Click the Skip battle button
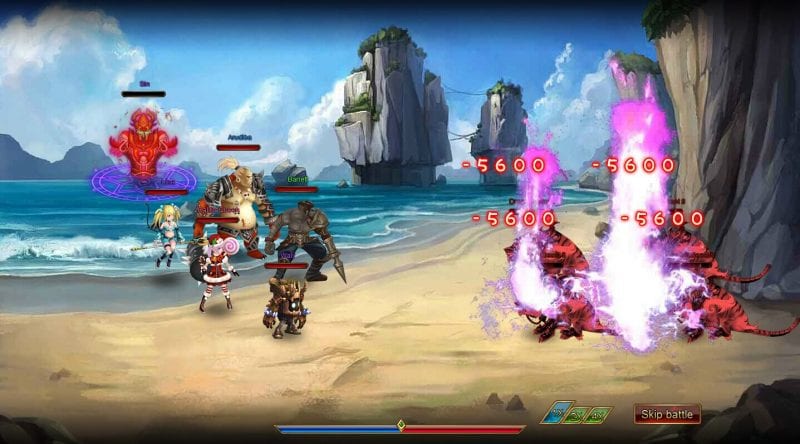This screenshot has height=444, width=800. [667, 414]
